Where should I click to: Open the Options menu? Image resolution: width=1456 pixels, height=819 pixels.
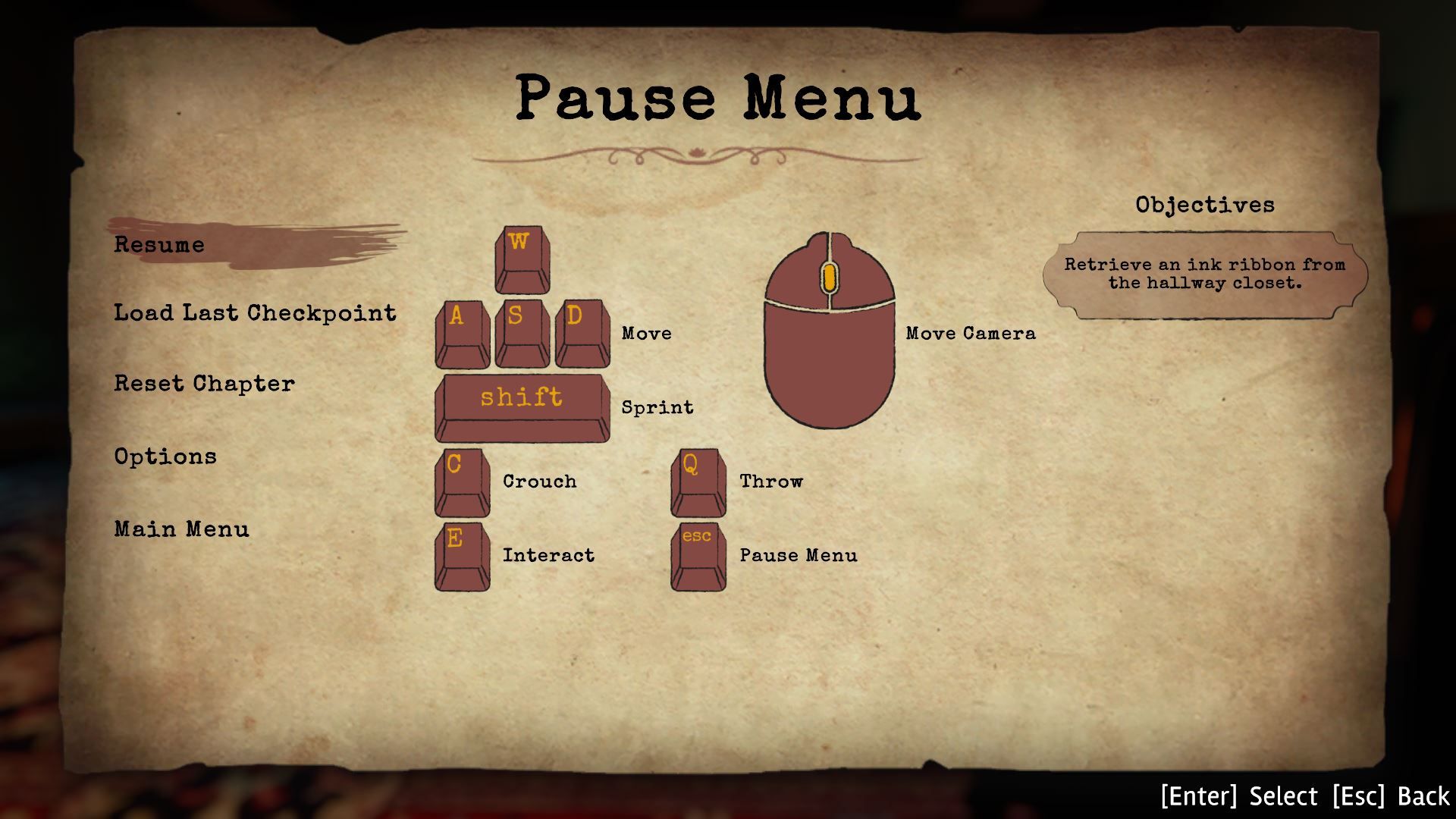[165, 456]
